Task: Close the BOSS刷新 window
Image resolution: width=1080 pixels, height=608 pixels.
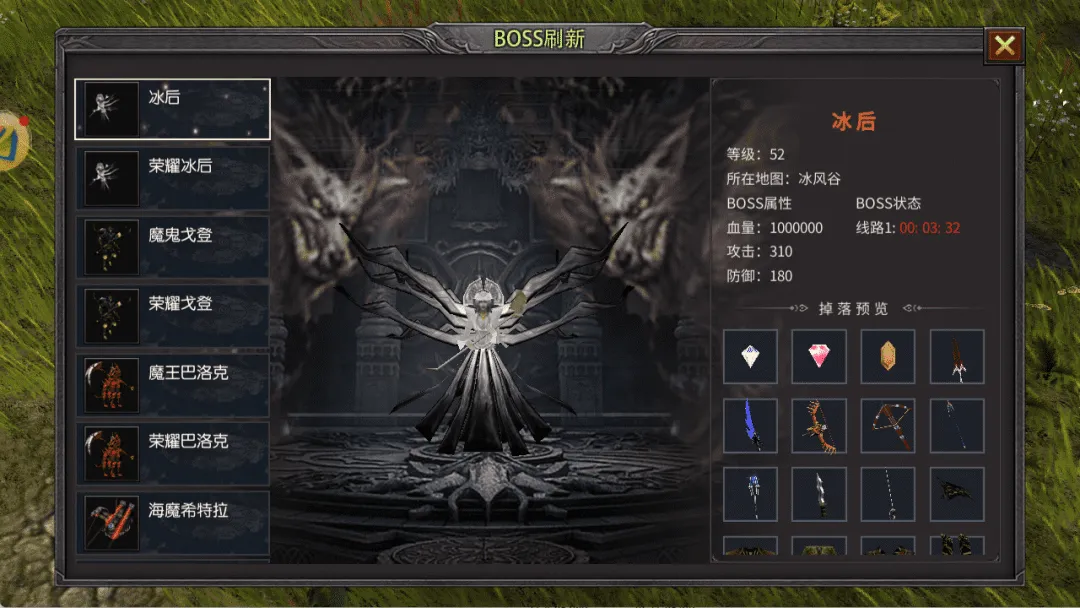Action: point(1004,46)
